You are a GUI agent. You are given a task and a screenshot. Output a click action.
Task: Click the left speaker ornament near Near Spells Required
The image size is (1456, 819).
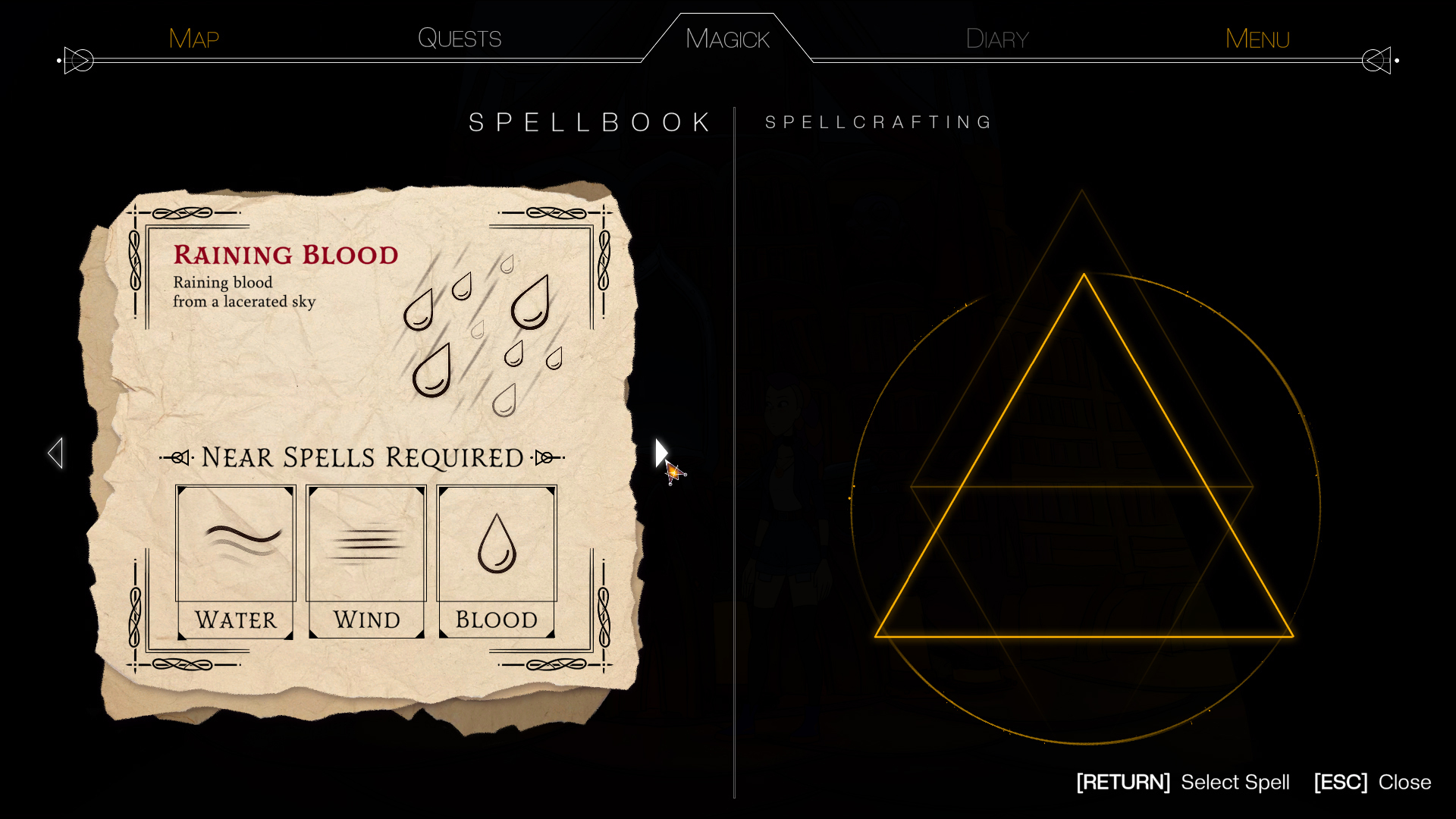pyautogui.click(x=180, y=457)
